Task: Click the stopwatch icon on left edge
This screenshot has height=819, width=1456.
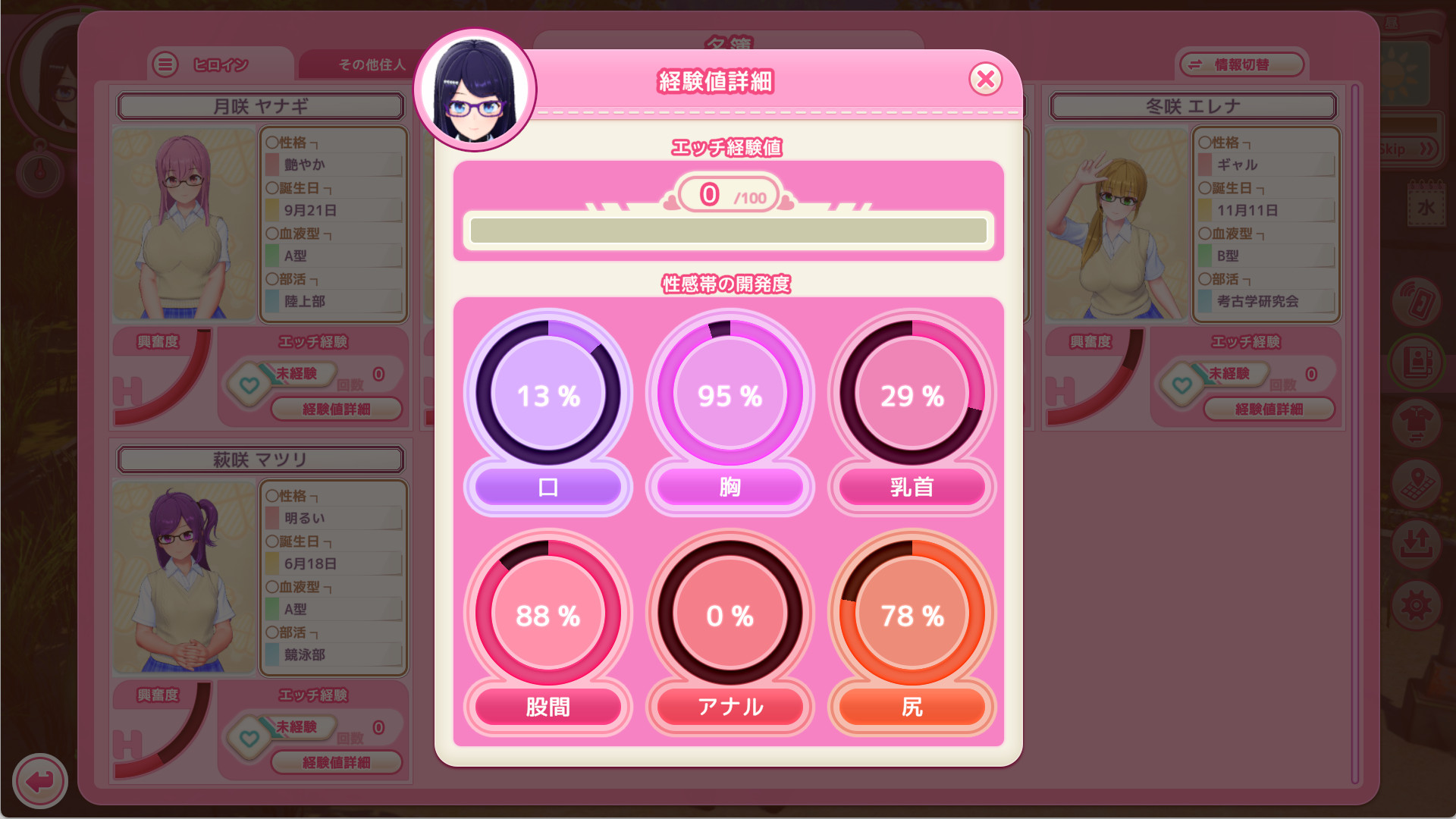Action: (x=42, y=173)
